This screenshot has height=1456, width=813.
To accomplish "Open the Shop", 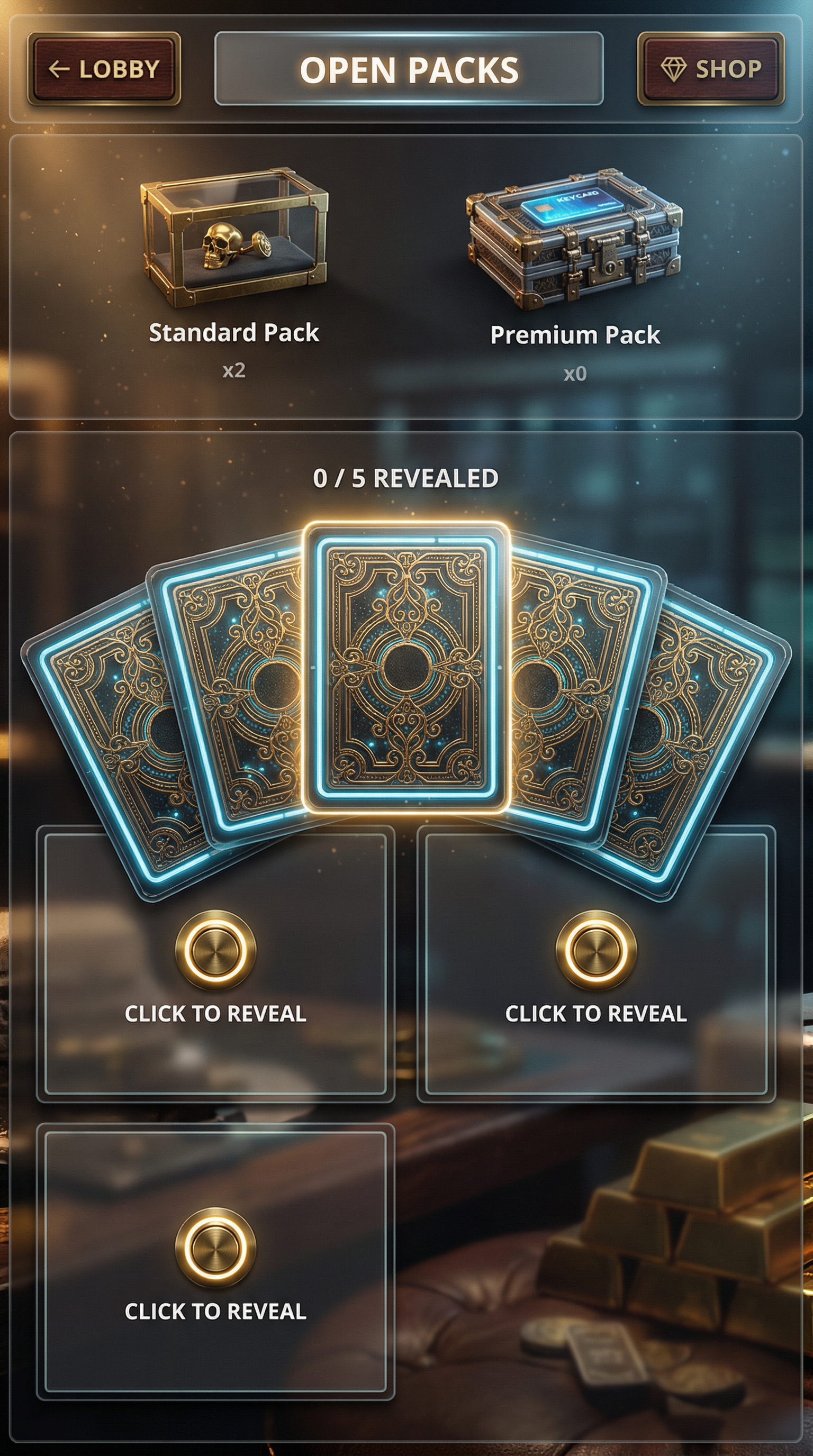I will coord(711,69).
